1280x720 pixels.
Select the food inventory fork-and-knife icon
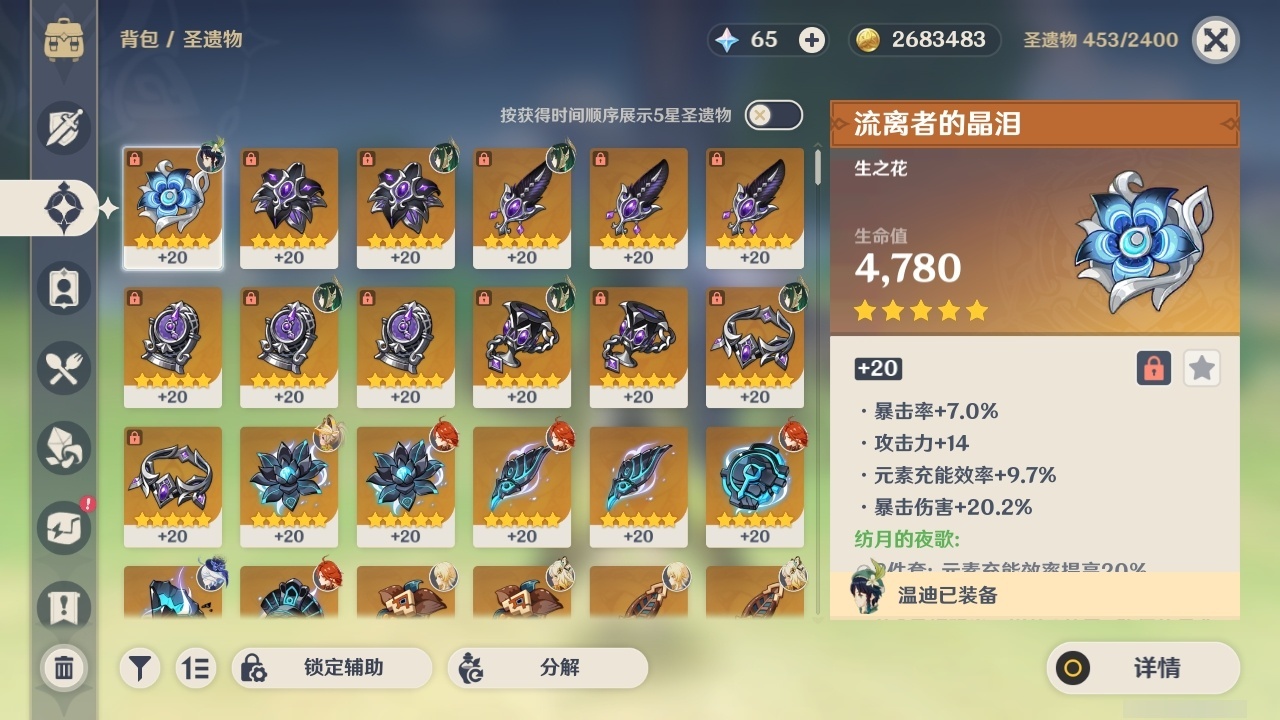pos(62,368)
